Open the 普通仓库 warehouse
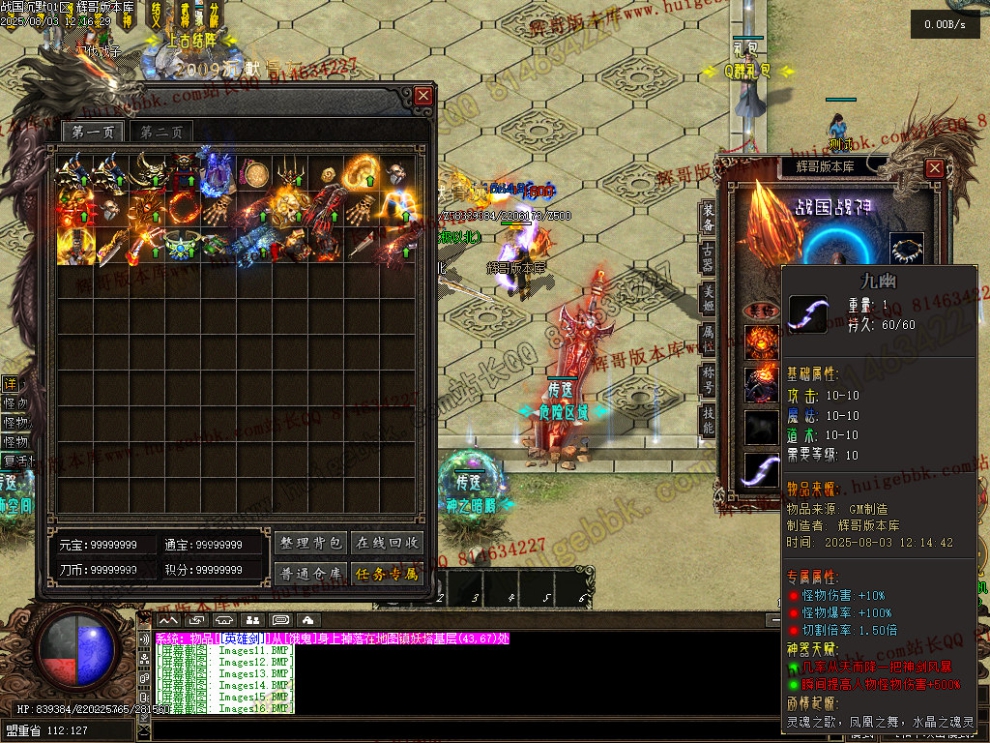990x743 pixels. [x=309, y=574]
